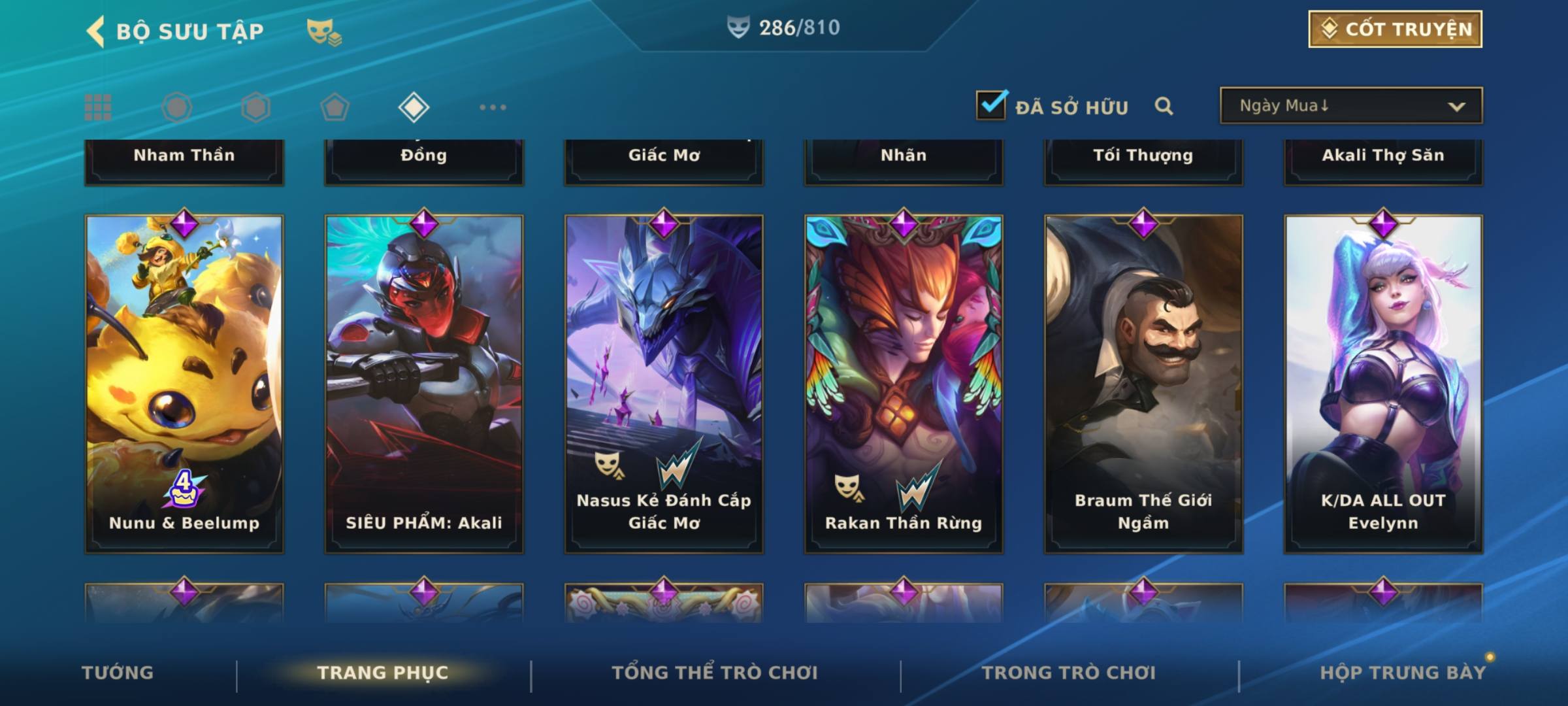
Task: Switch to the Tướng tab
Action: (x=118, y=673)
